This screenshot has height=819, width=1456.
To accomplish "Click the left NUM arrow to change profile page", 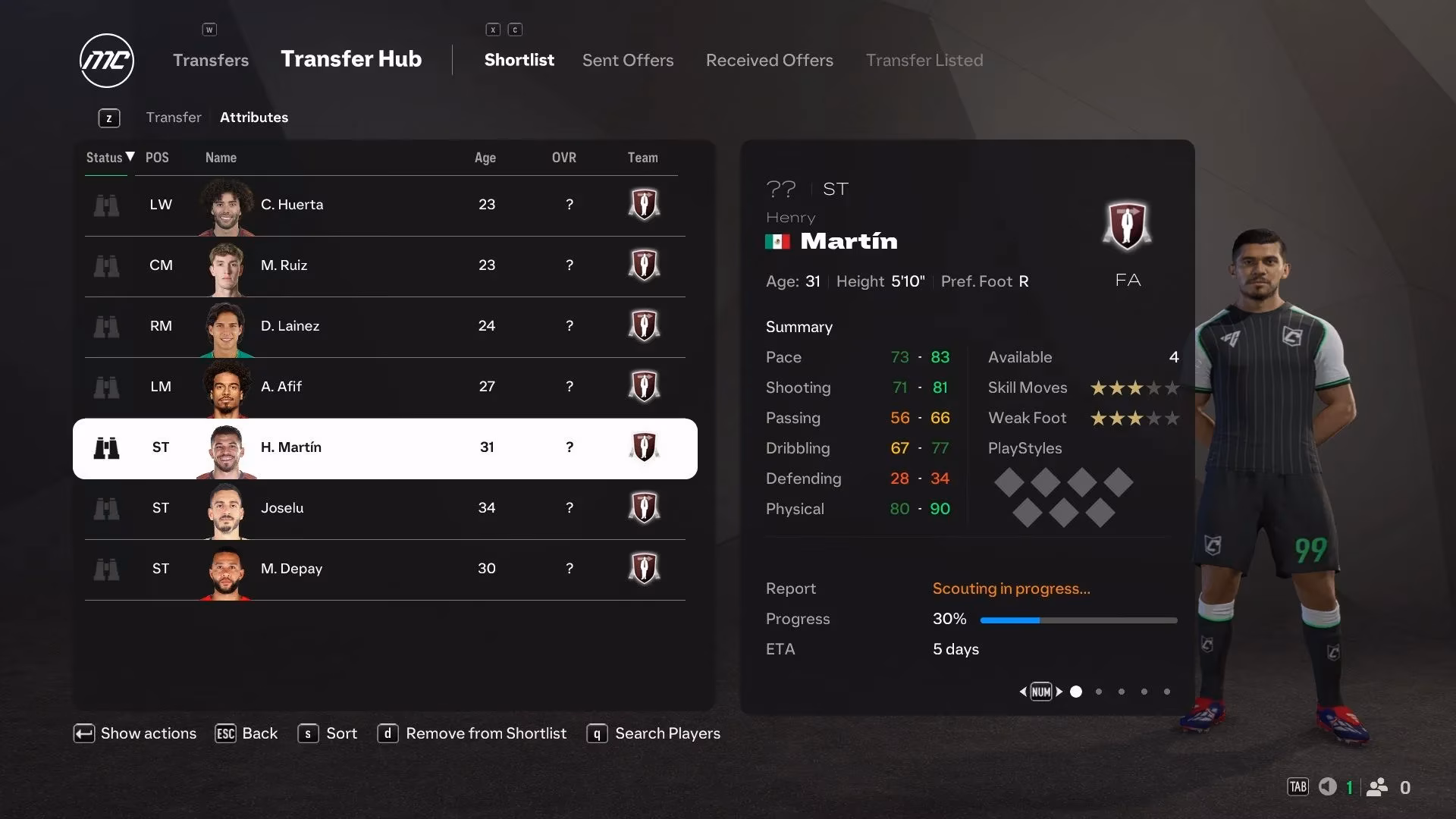I will pyautogui.click(x=1022, y=692).
